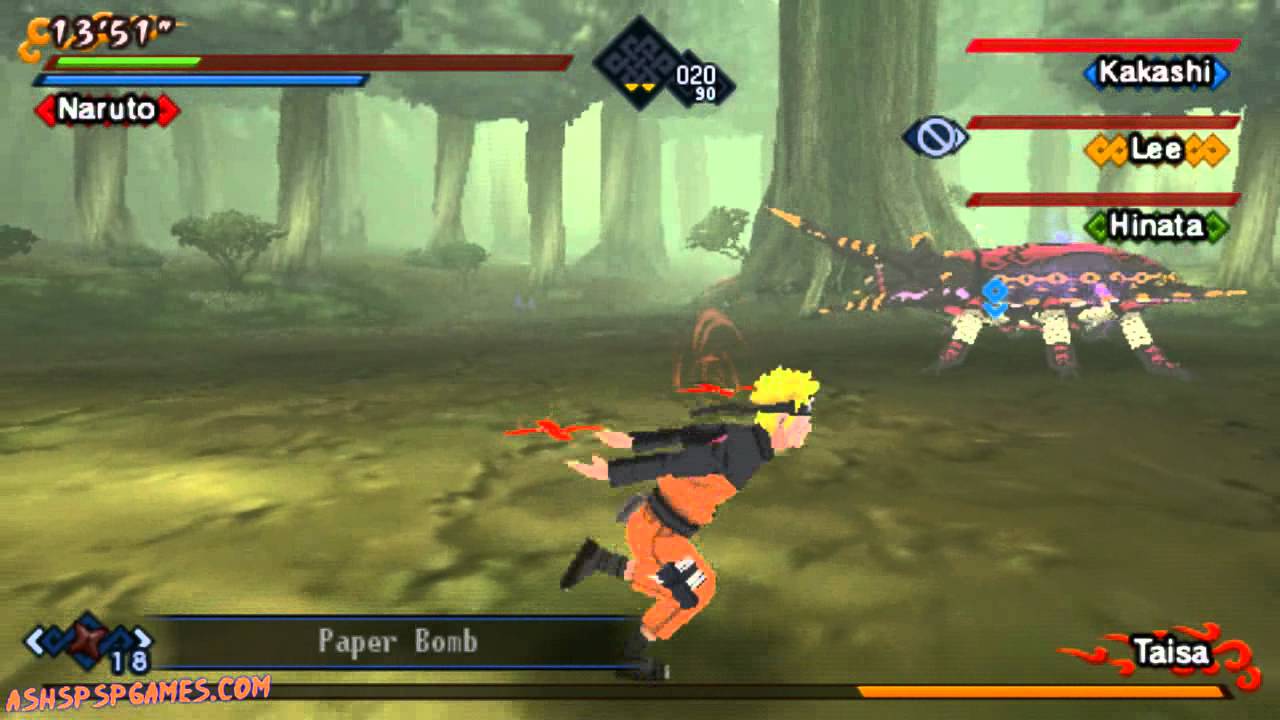Pick teammate Hinata's name tag
Screen dimensions: 1280x720
(x=1157, y=226)
